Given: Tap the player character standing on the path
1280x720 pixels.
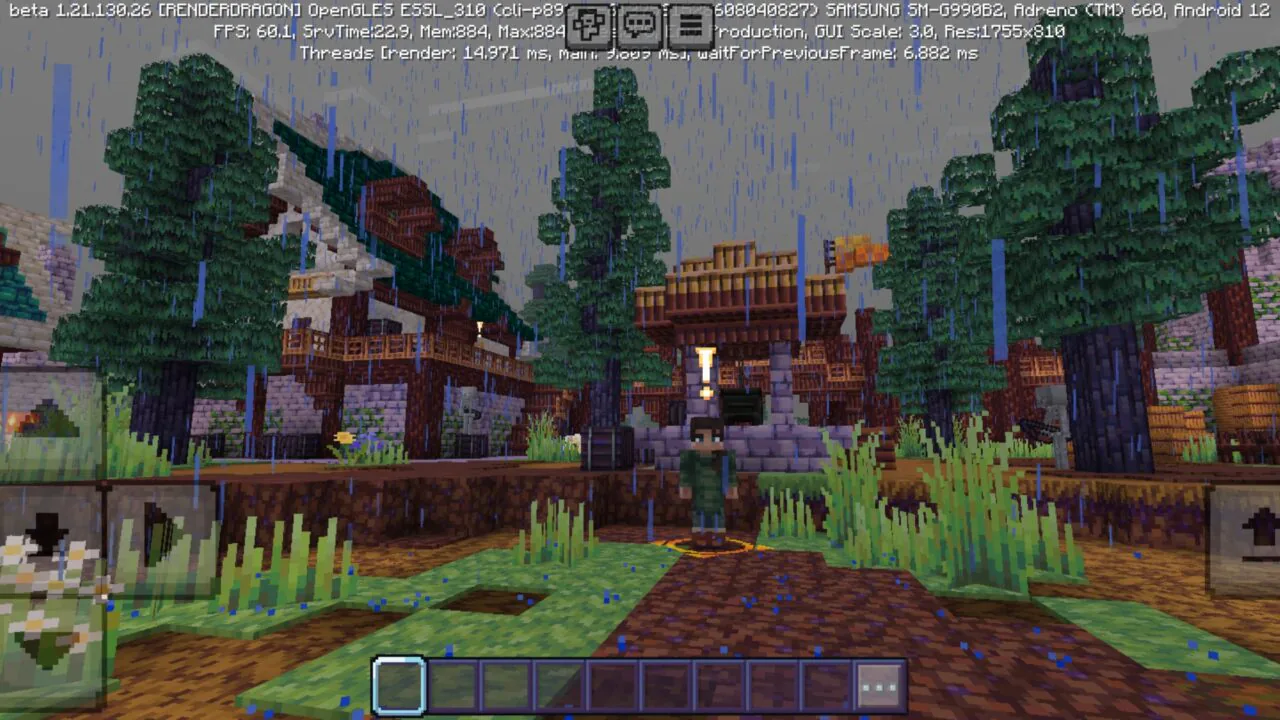Looking at the screenshot, I should point(706,470).
